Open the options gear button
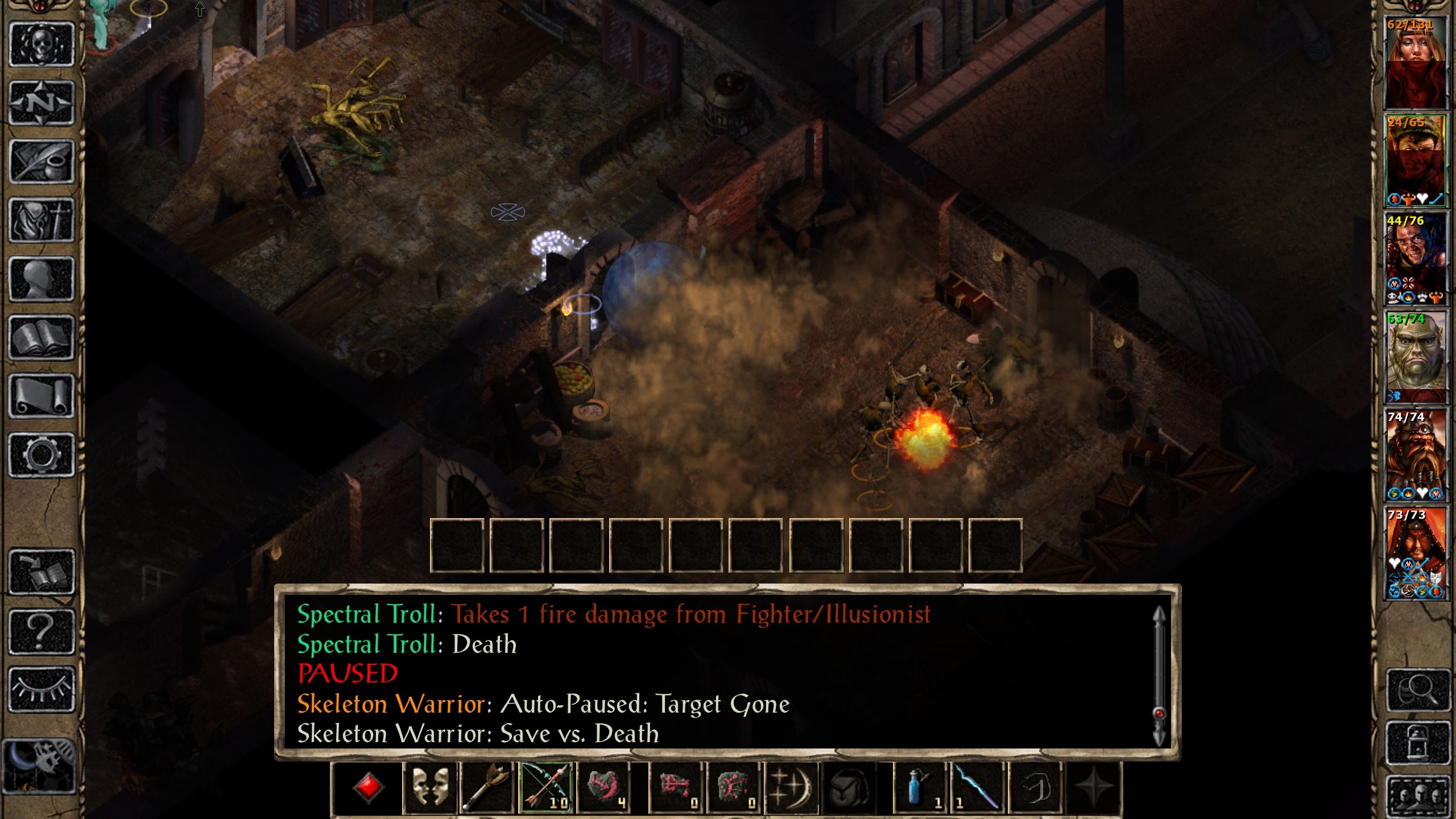The height and width of the screenshot is (819, 1456). click(42, 455)
